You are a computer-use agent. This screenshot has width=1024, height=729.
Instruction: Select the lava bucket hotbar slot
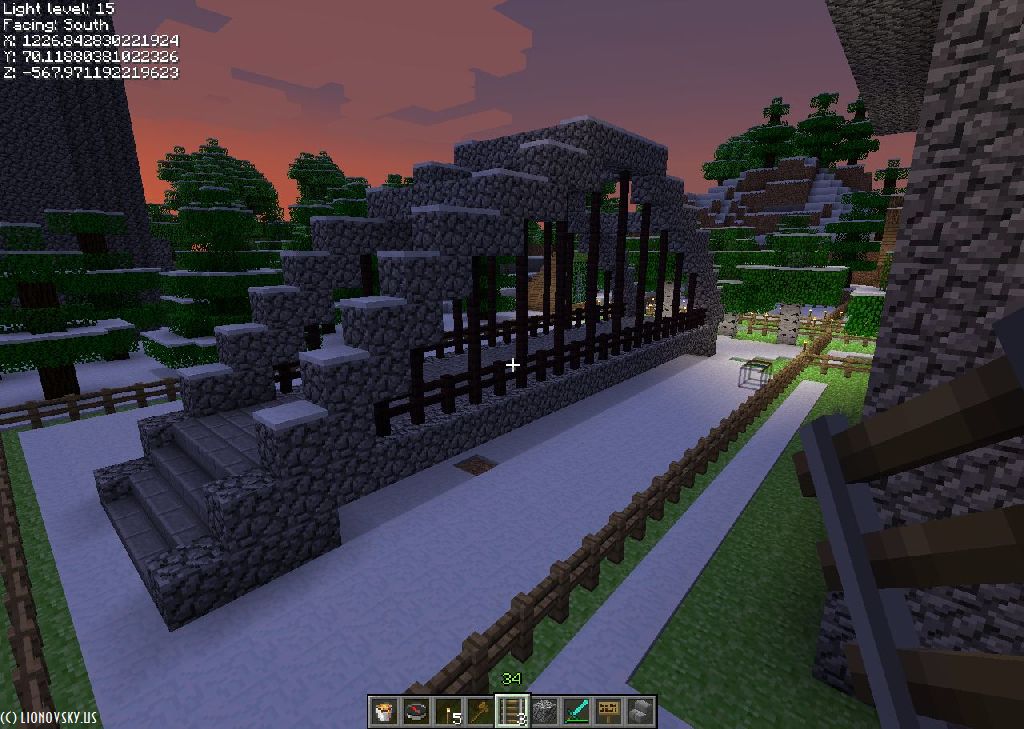coord(384,711)
